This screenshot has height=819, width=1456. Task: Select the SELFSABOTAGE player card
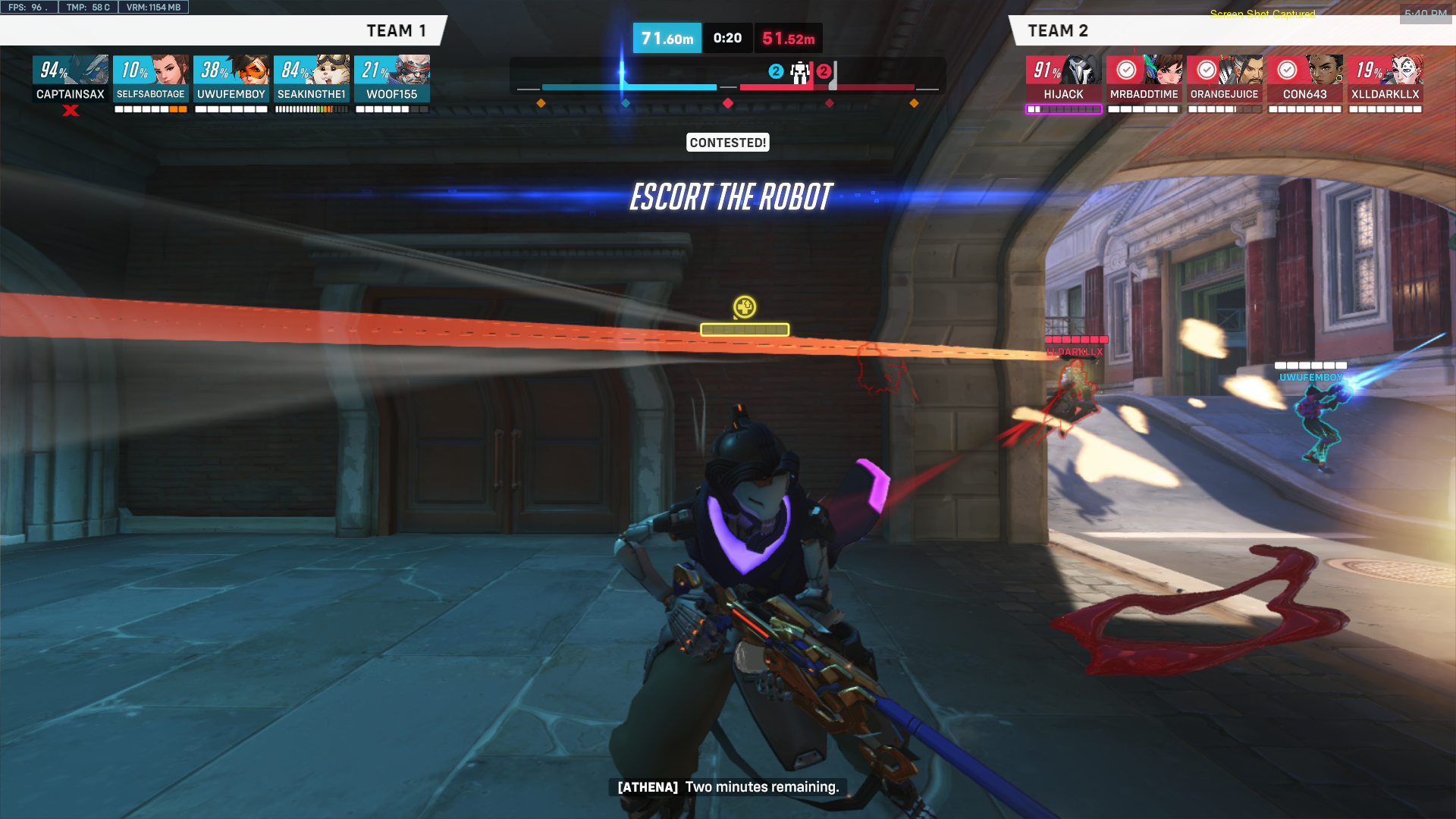[x=151, y=78]
